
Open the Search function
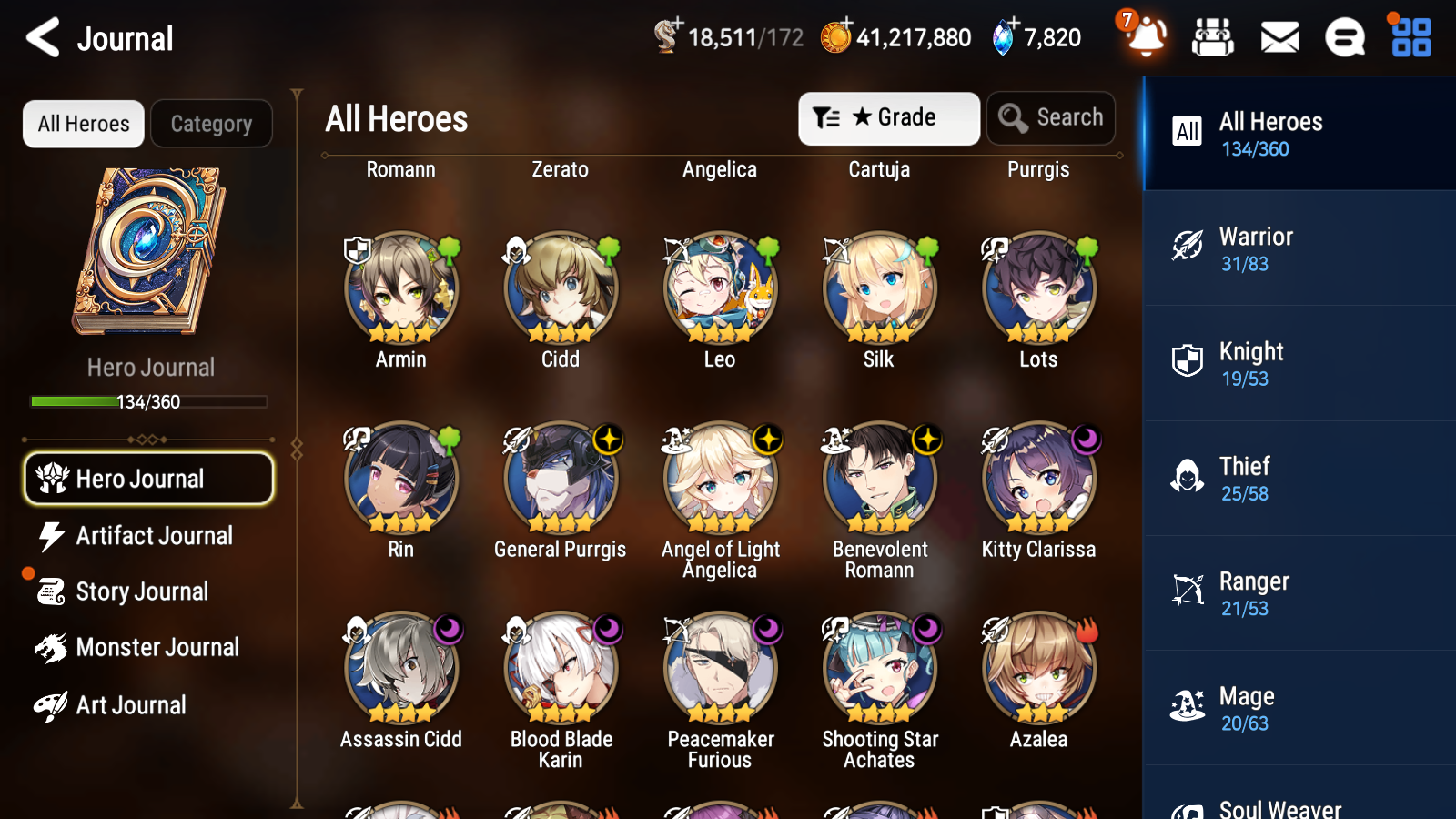pyautogui.click(x=1051, y=117)
